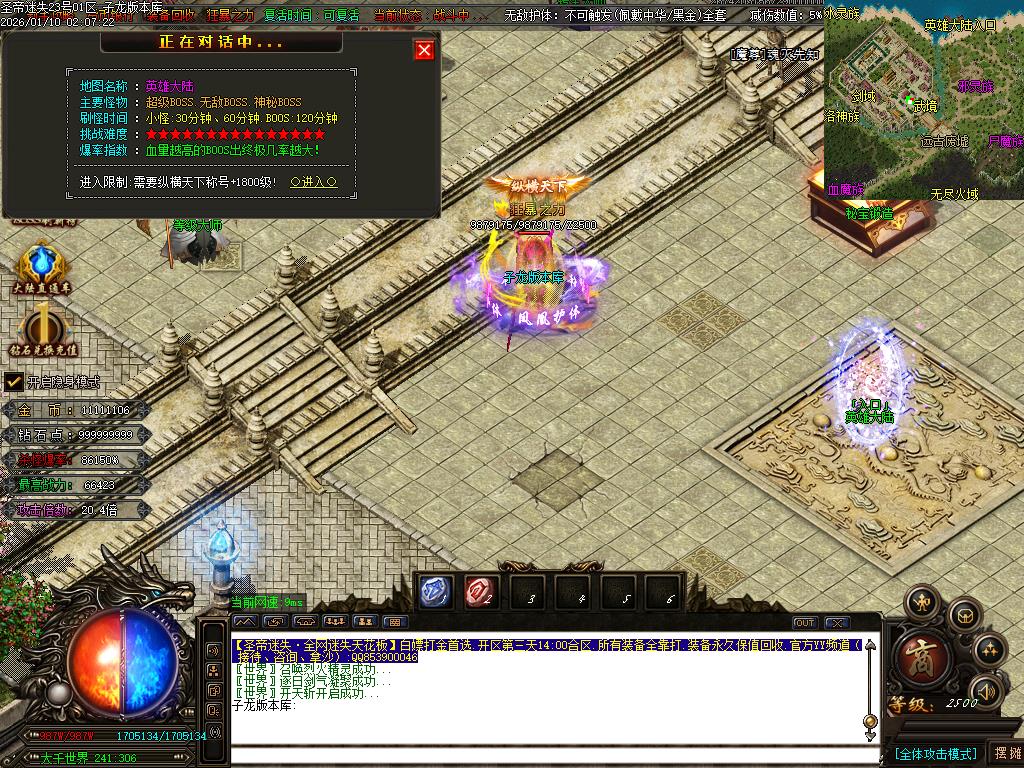Close the chat panel with its X button
Screen dimensions: 1024x768
tap(837, 622)
